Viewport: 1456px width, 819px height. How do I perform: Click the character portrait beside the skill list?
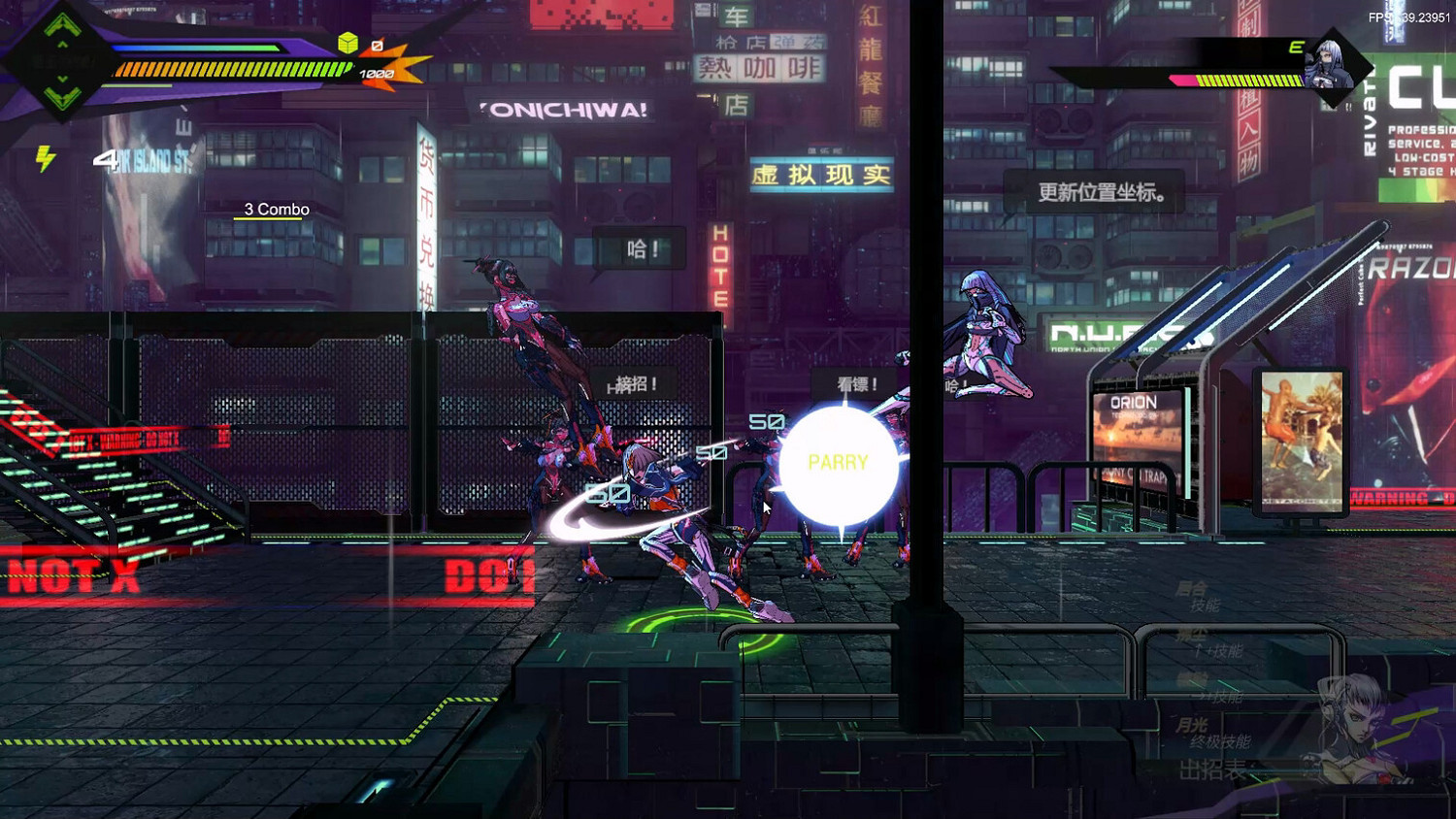pos(1356,727)
